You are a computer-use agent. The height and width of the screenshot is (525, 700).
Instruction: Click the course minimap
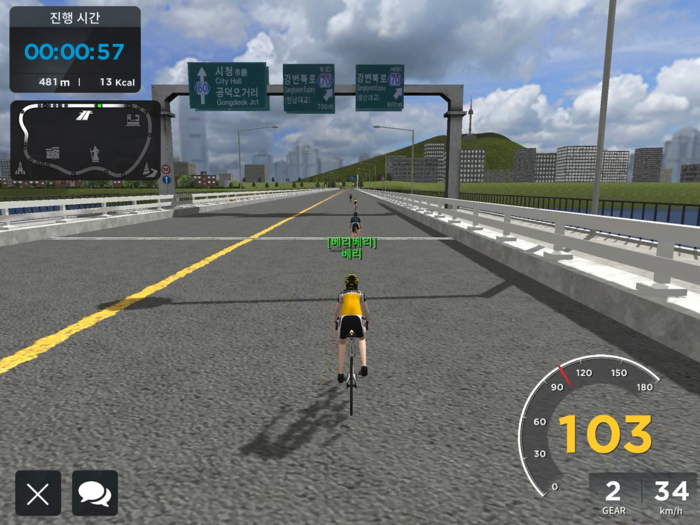coord(85,141)
